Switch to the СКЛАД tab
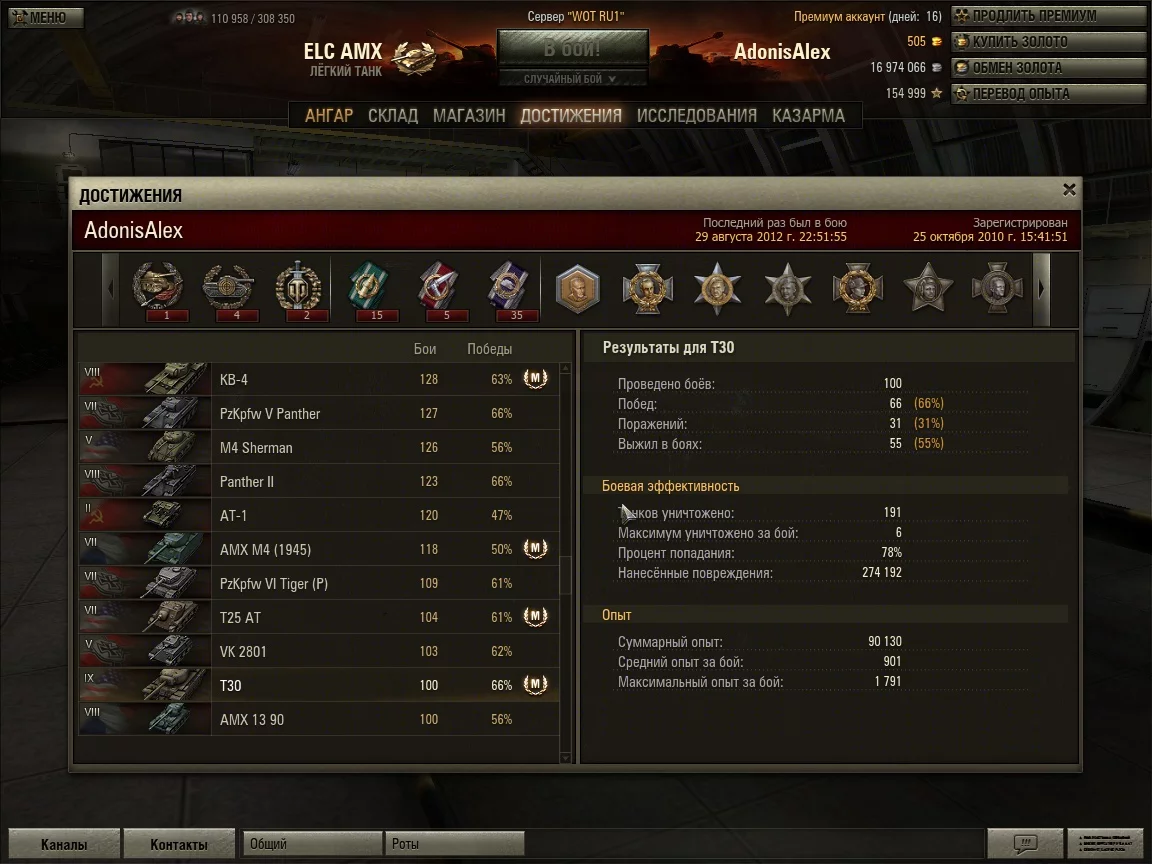 tap(393, 116)
